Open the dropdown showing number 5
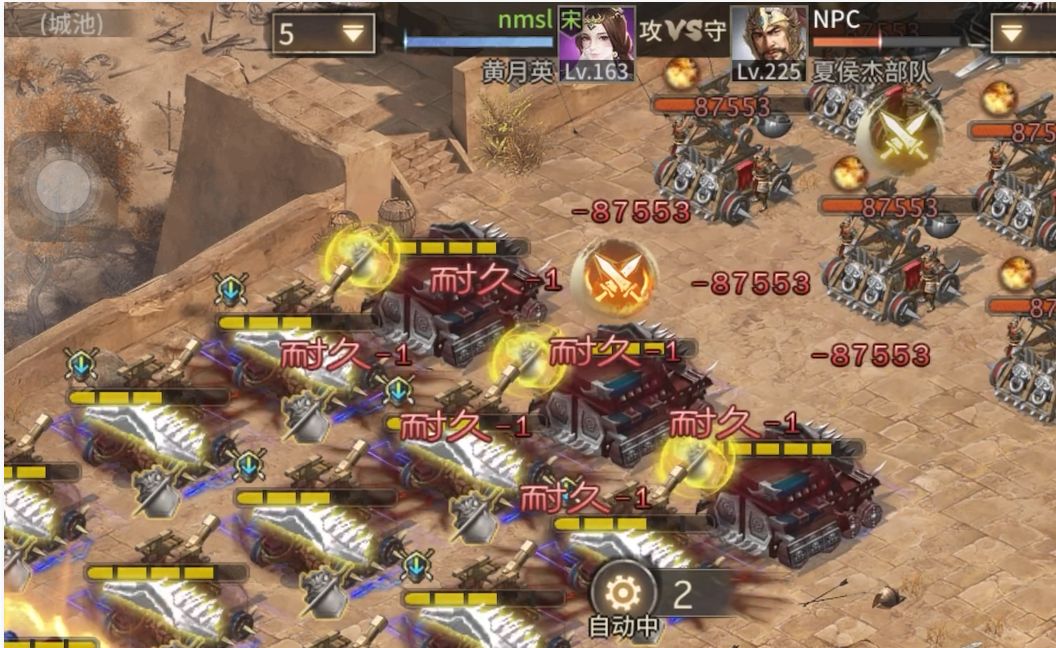Viewport: 1056px width, 648px height. (x=323, y=33)
